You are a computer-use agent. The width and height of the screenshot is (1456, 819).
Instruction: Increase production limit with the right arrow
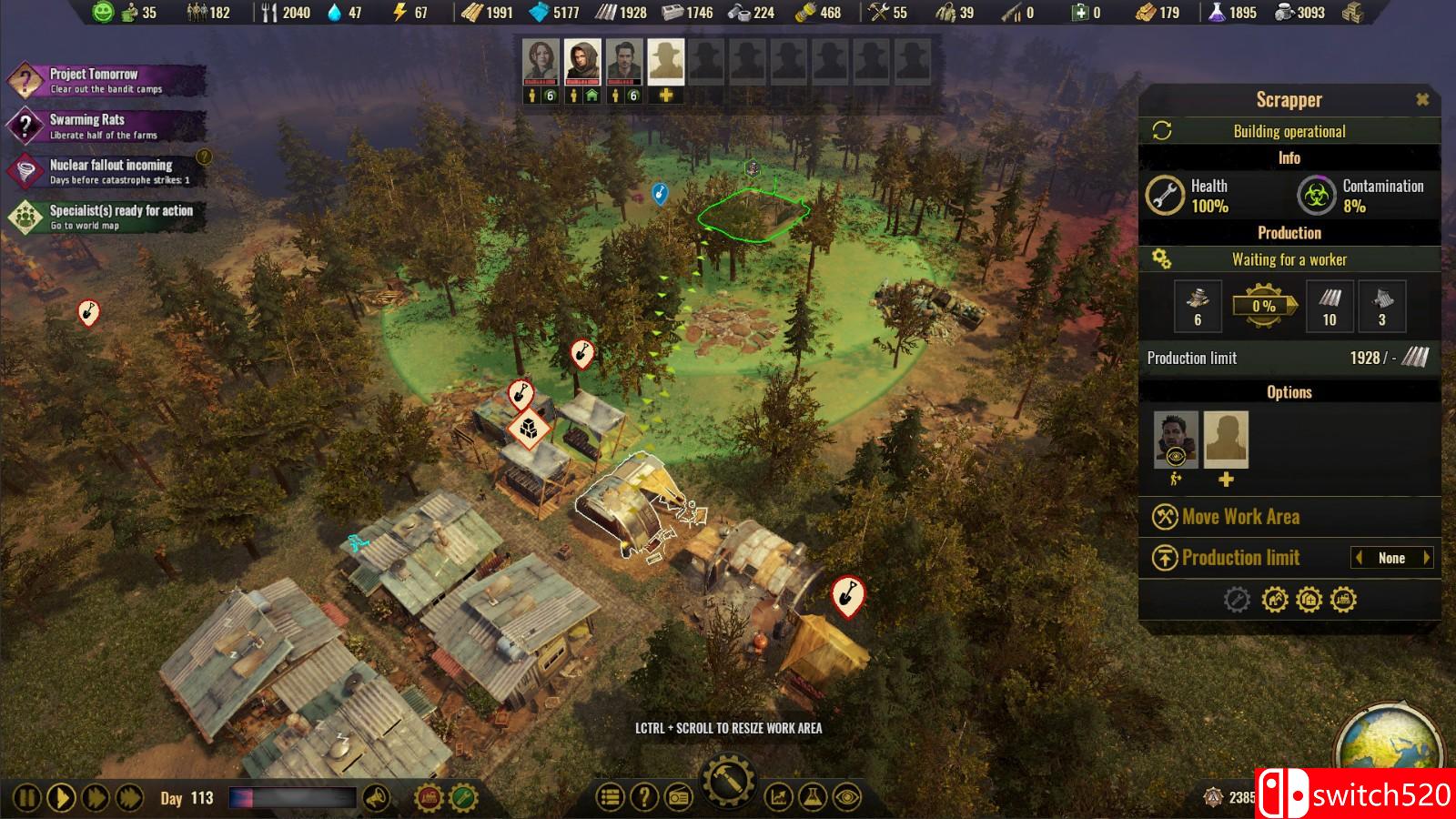(1426, 558)
